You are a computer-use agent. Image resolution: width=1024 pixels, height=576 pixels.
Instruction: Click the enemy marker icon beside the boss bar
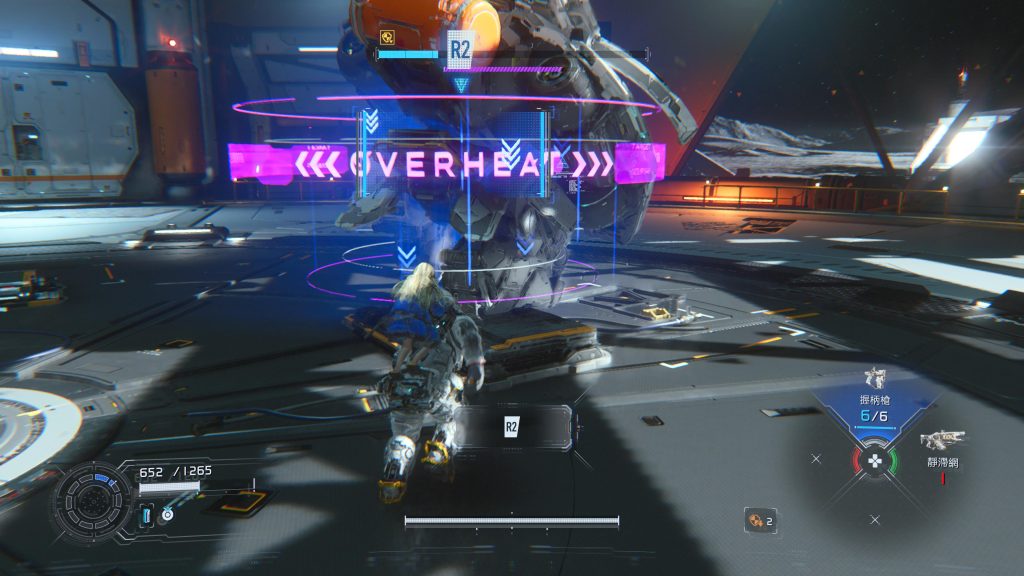point(387,37)
